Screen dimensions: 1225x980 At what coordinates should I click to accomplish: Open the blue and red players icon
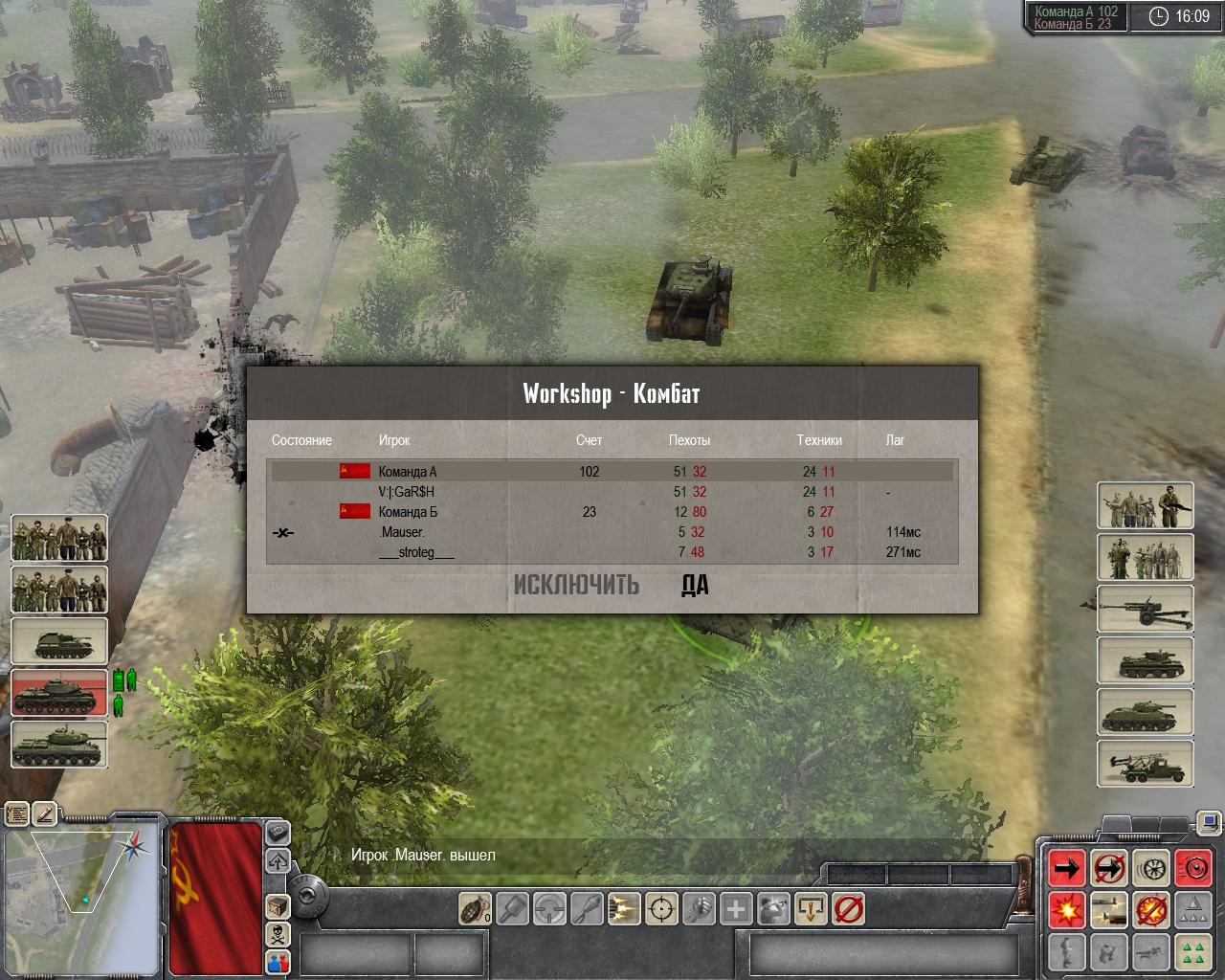click(278, 961)
